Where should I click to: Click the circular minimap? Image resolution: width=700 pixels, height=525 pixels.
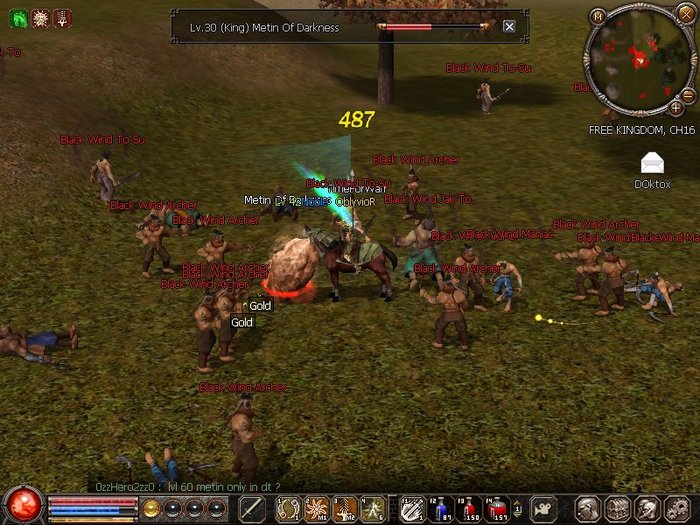(x=638, y=60)
